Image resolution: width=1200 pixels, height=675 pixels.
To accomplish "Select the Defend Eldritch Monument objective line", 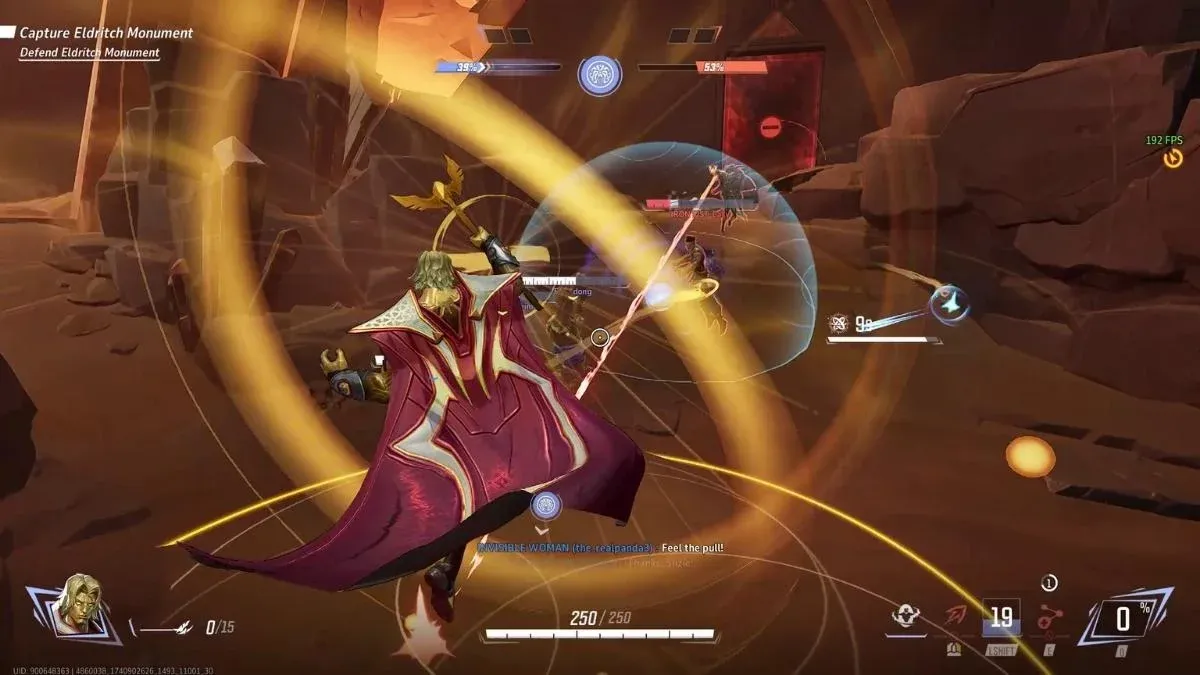I will click(89, 52).
